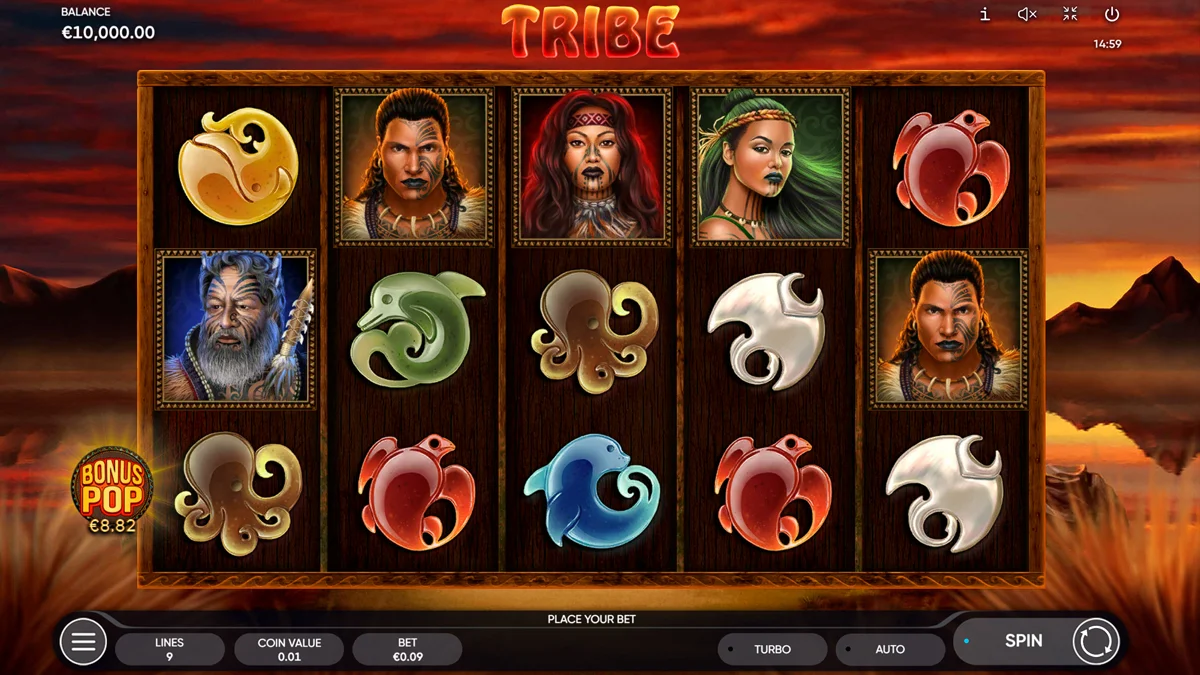Open the Bet amount selector
The image size is (1200, 675).
407,649
